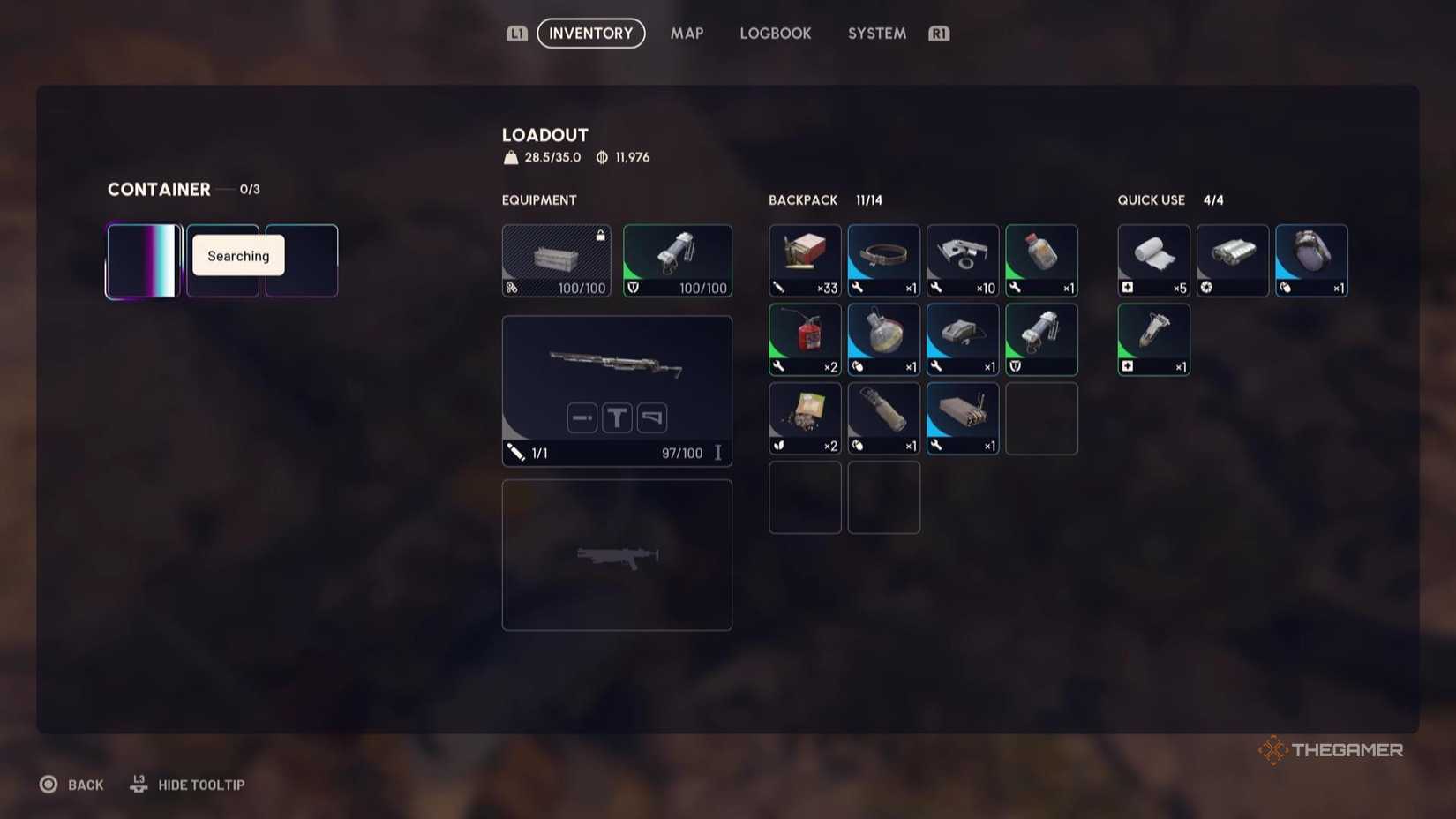Select the ammo box stack of 33

click(x=804, y=259)
